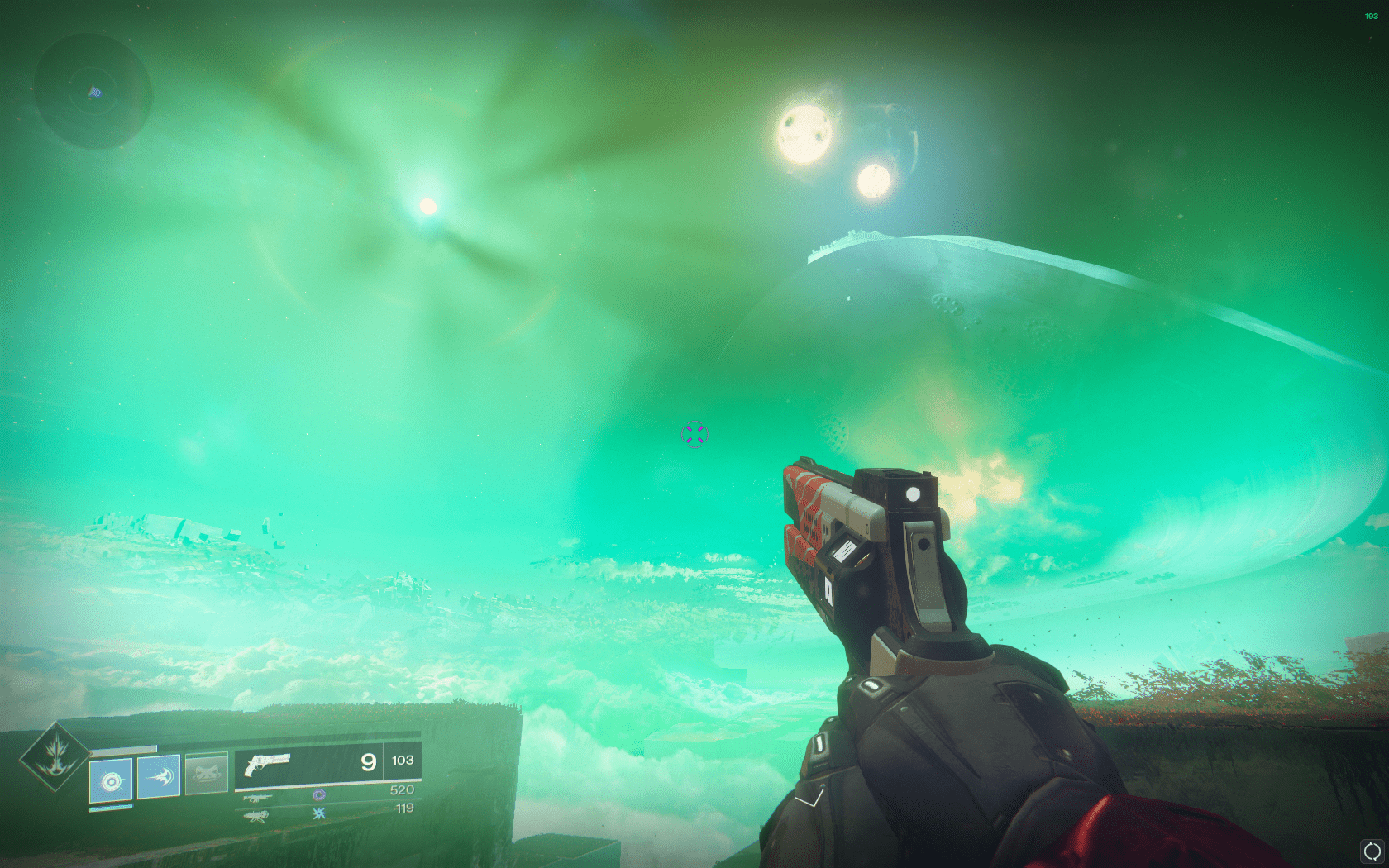Select the pink waypoint marker in the sky

[x=694, y=434]
